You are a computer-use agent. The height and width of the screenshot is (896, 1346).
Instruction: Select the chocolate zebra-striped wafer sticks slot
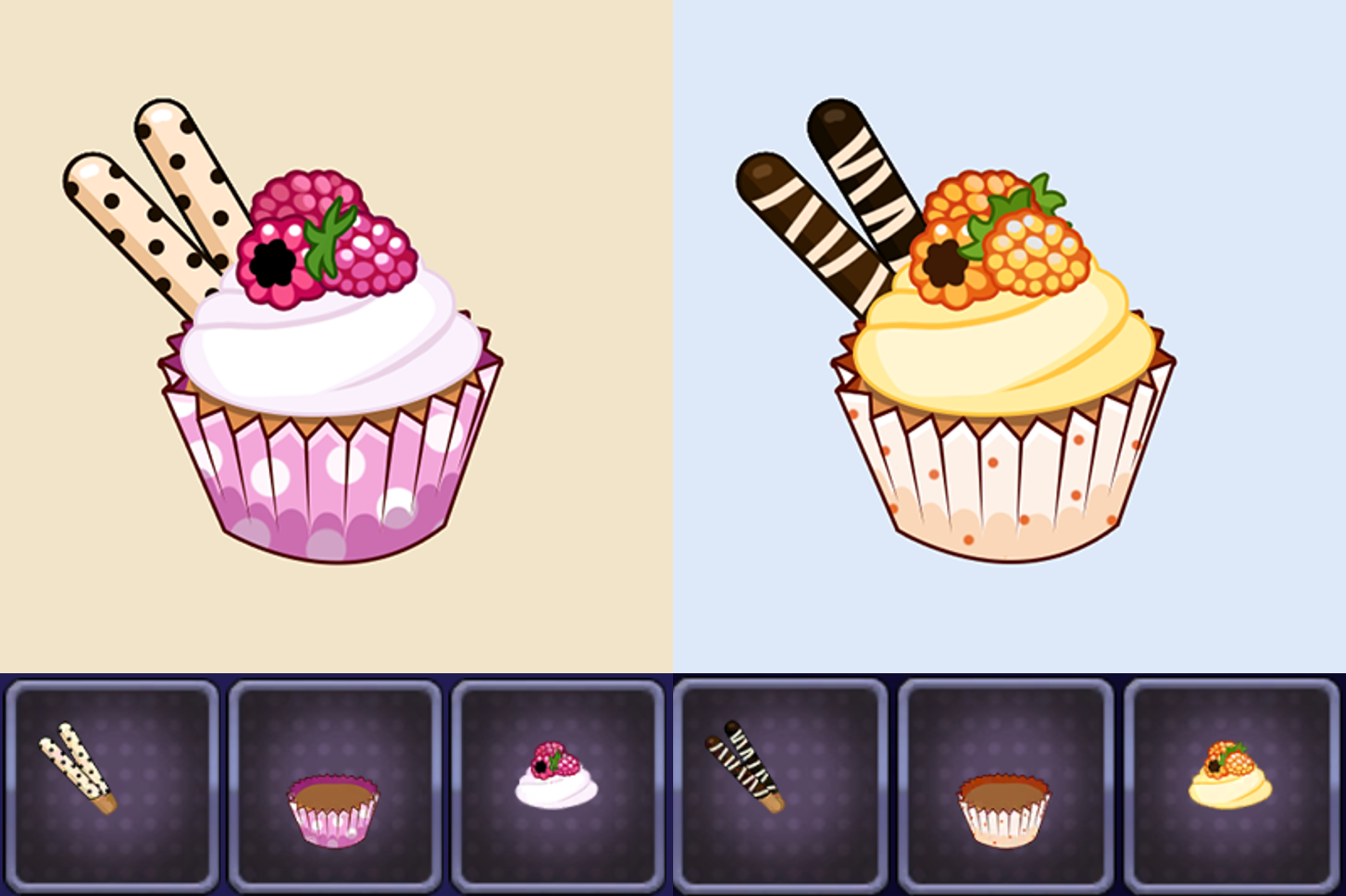pyautogui.click(x=780, y=785)
